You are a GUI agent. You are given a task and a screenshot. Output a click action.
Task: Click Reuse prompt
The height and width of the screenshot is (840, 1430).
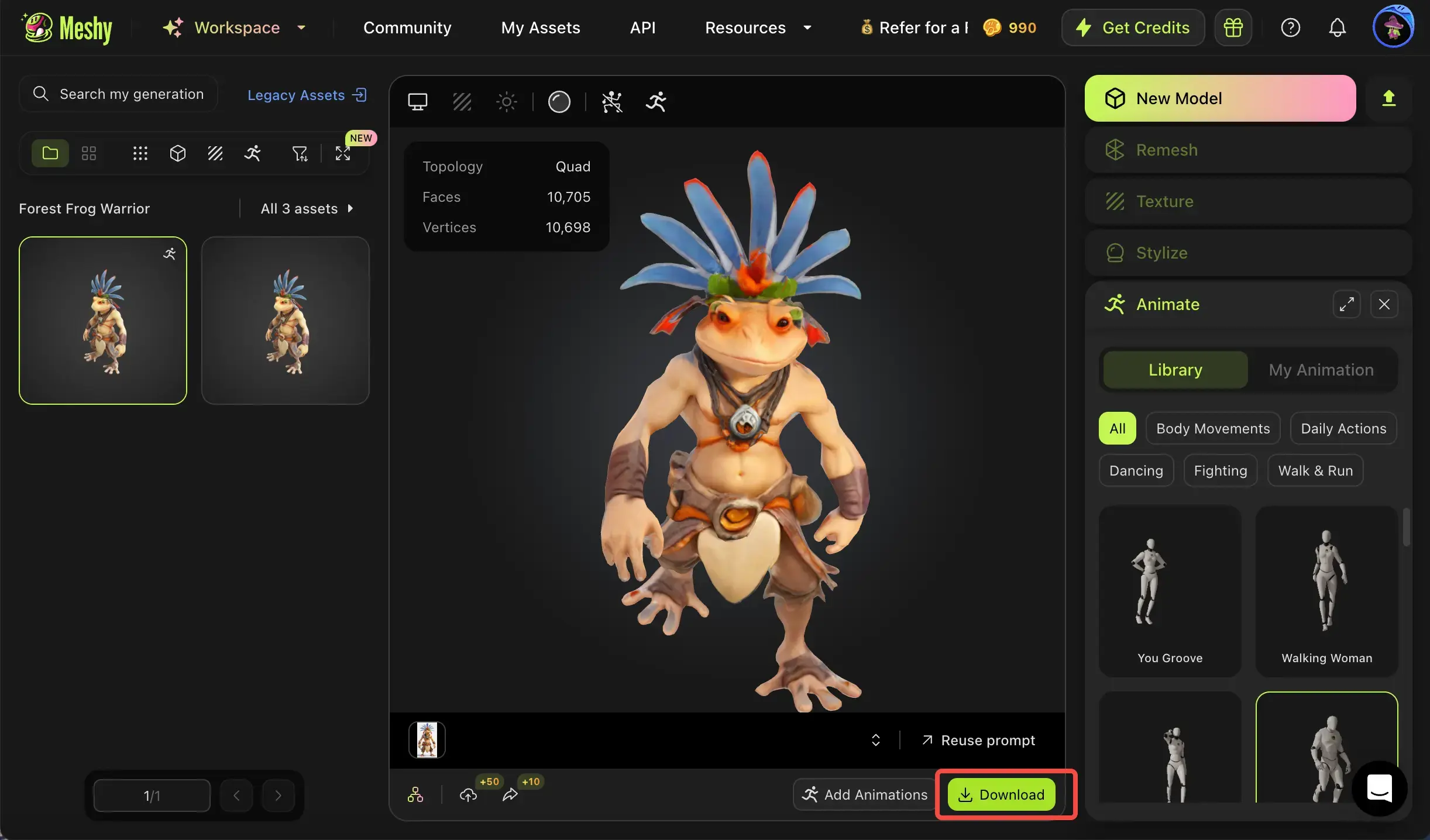978,741
